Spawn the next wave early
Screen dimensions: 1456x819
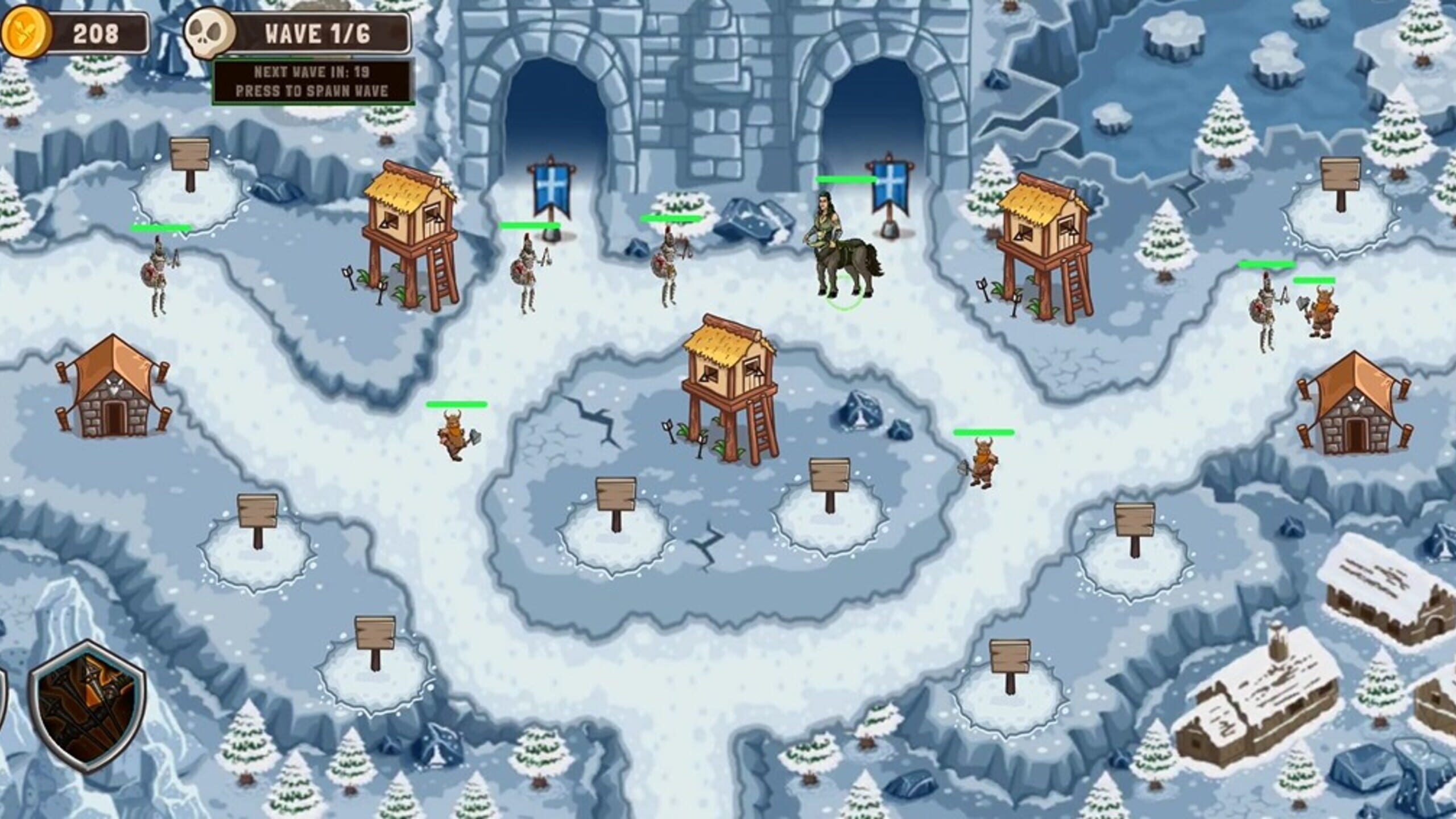point(312,82)
